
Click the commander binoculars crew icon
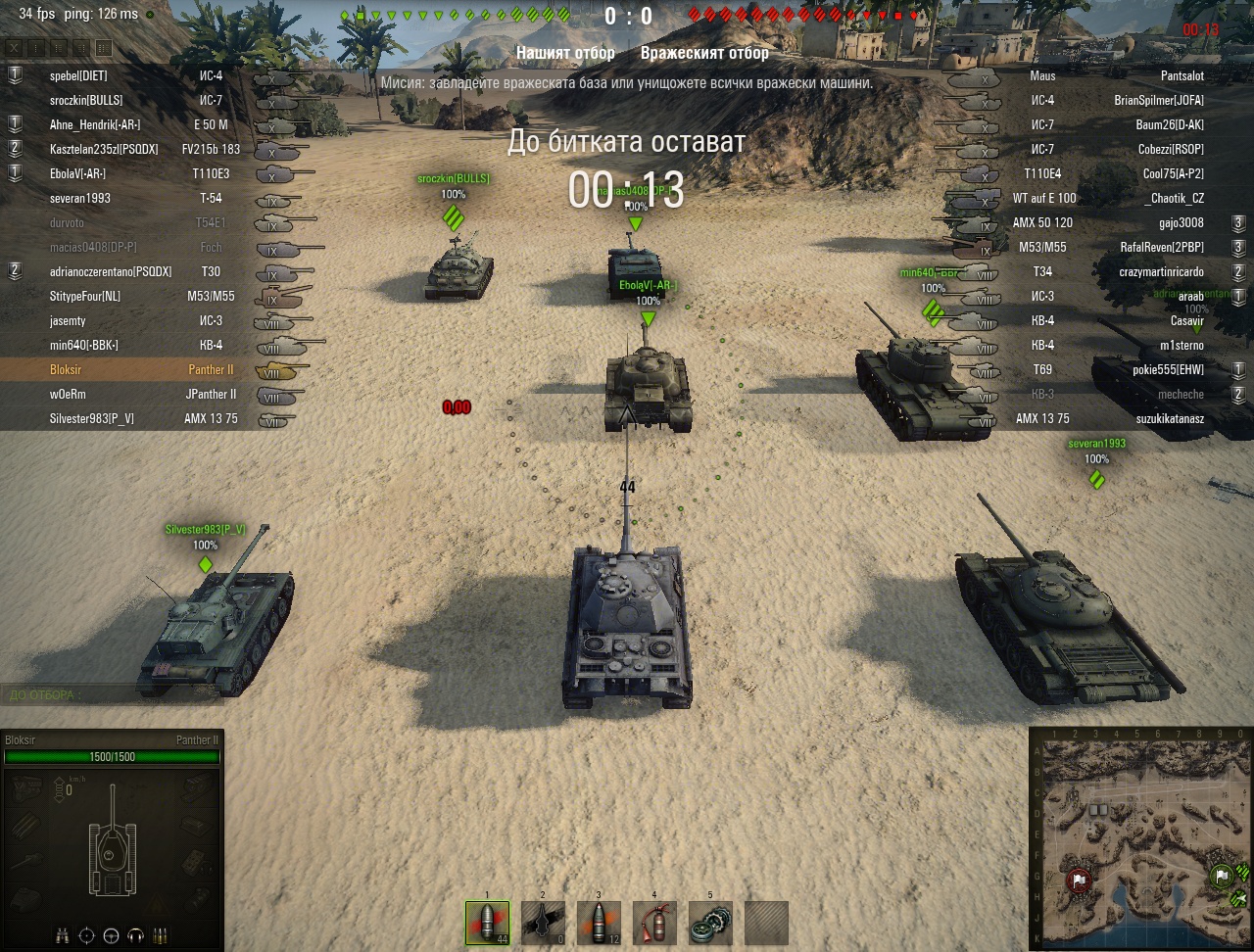point(64,934)
